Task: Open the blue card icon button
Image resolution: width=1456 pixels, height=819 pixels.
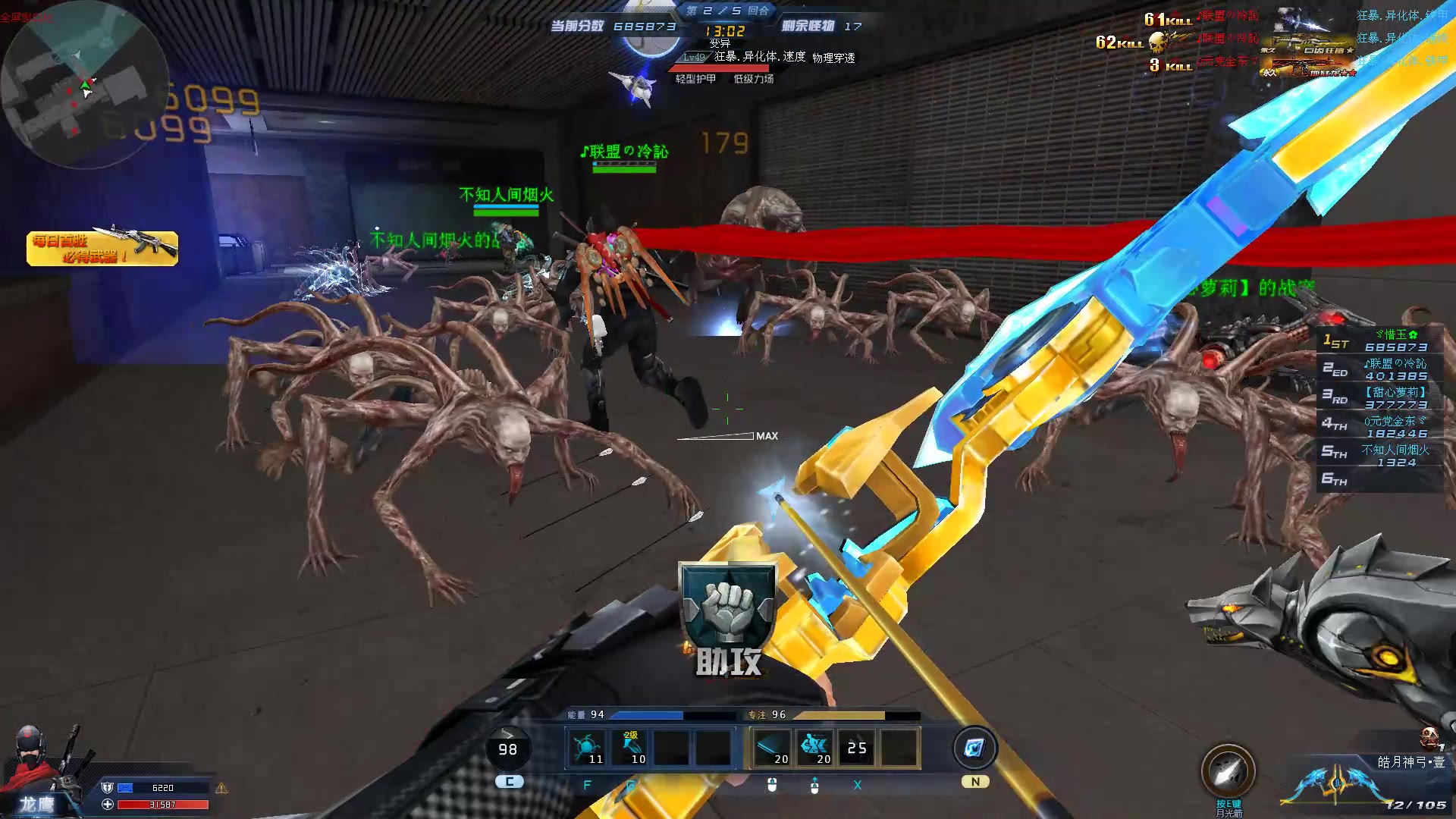Action: [x=974, y=748]
